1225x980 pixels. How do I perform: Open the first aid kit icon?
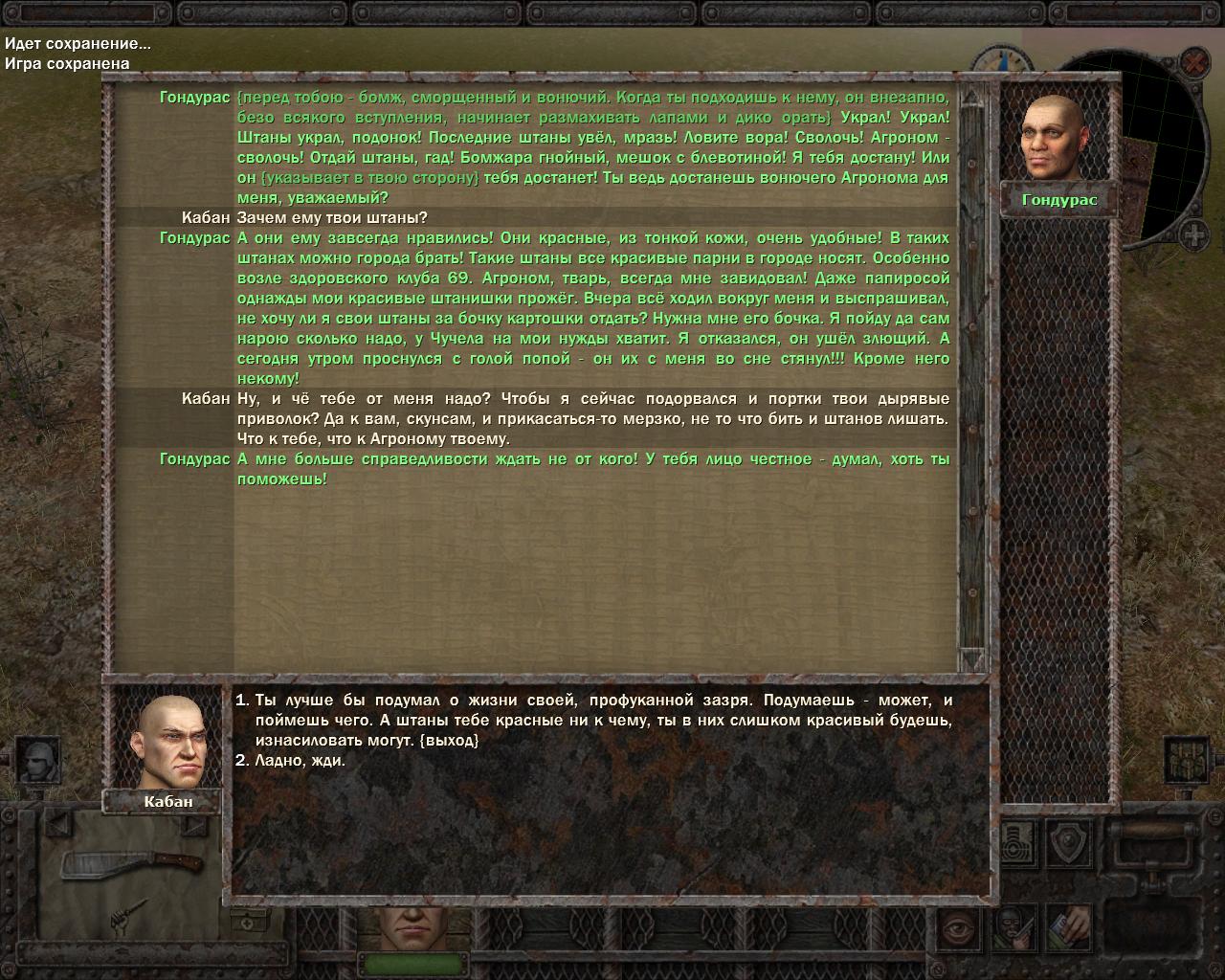point(246,922)
